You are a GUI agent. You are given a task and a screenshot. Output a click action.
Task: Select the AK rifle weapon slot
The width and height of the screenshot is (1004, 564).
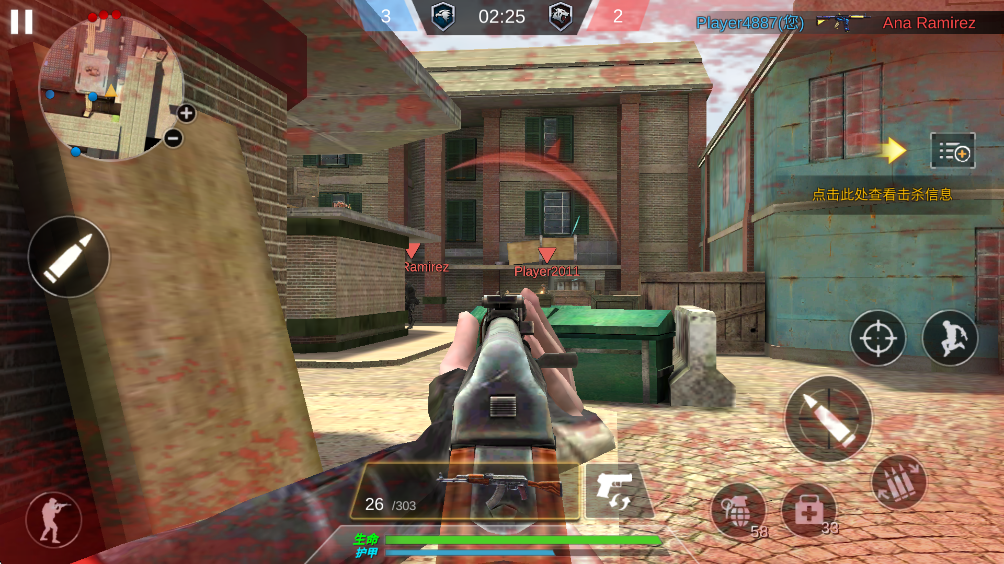click(470, 490)
